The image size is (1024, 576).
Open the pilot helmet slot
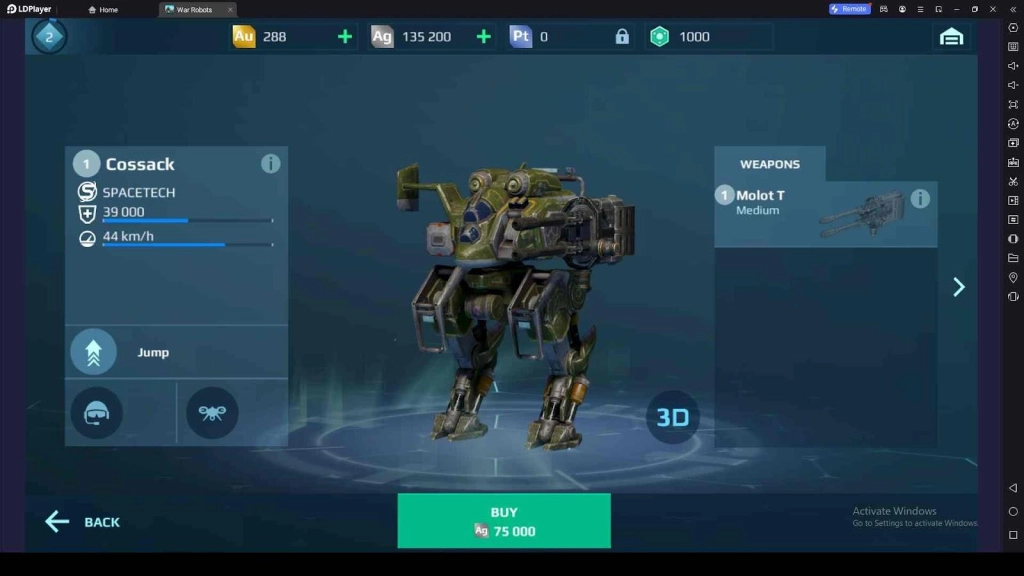(x=97, y=413)
